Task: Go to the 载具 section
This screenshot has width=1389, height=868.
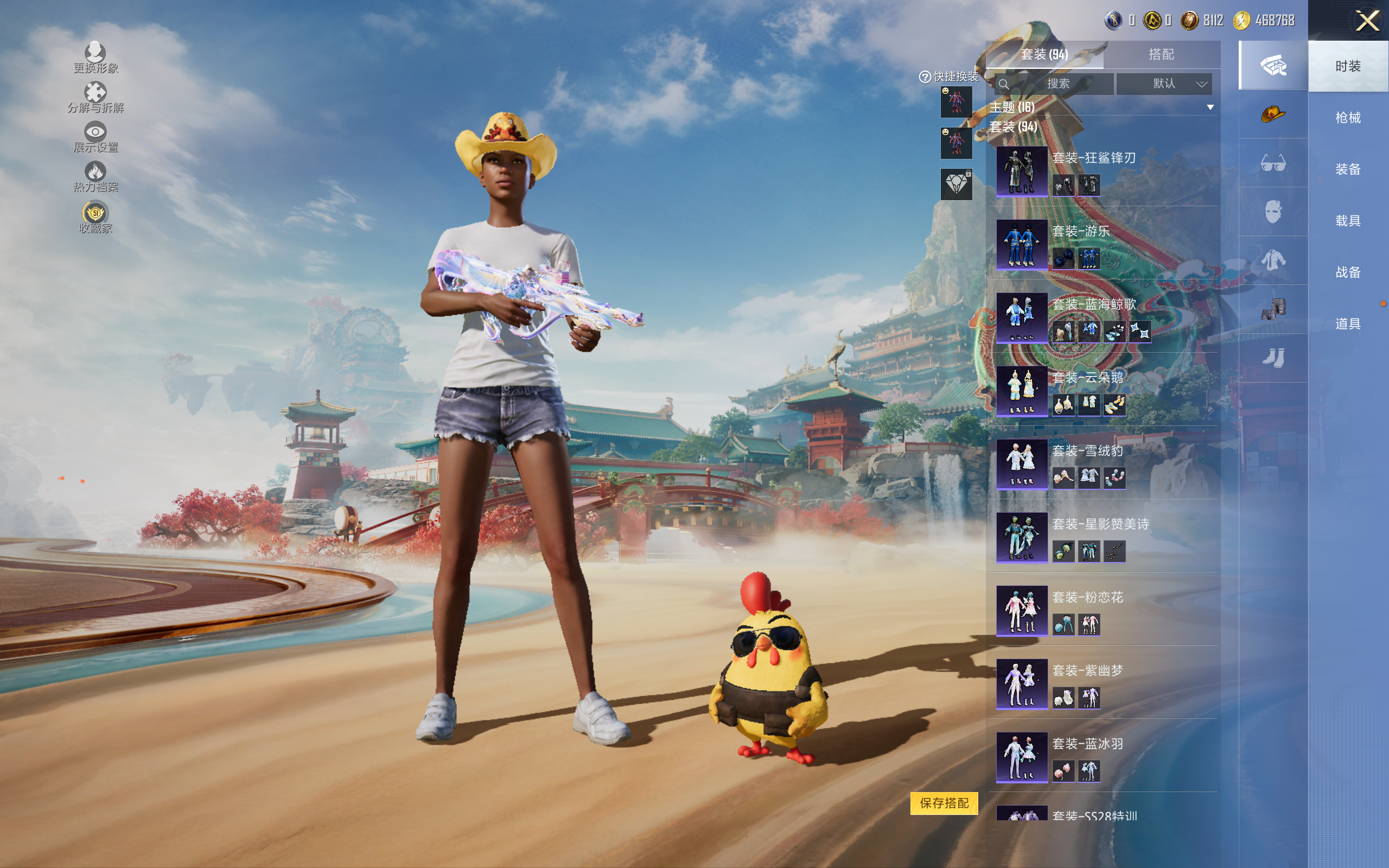Action: (1347, 221)
